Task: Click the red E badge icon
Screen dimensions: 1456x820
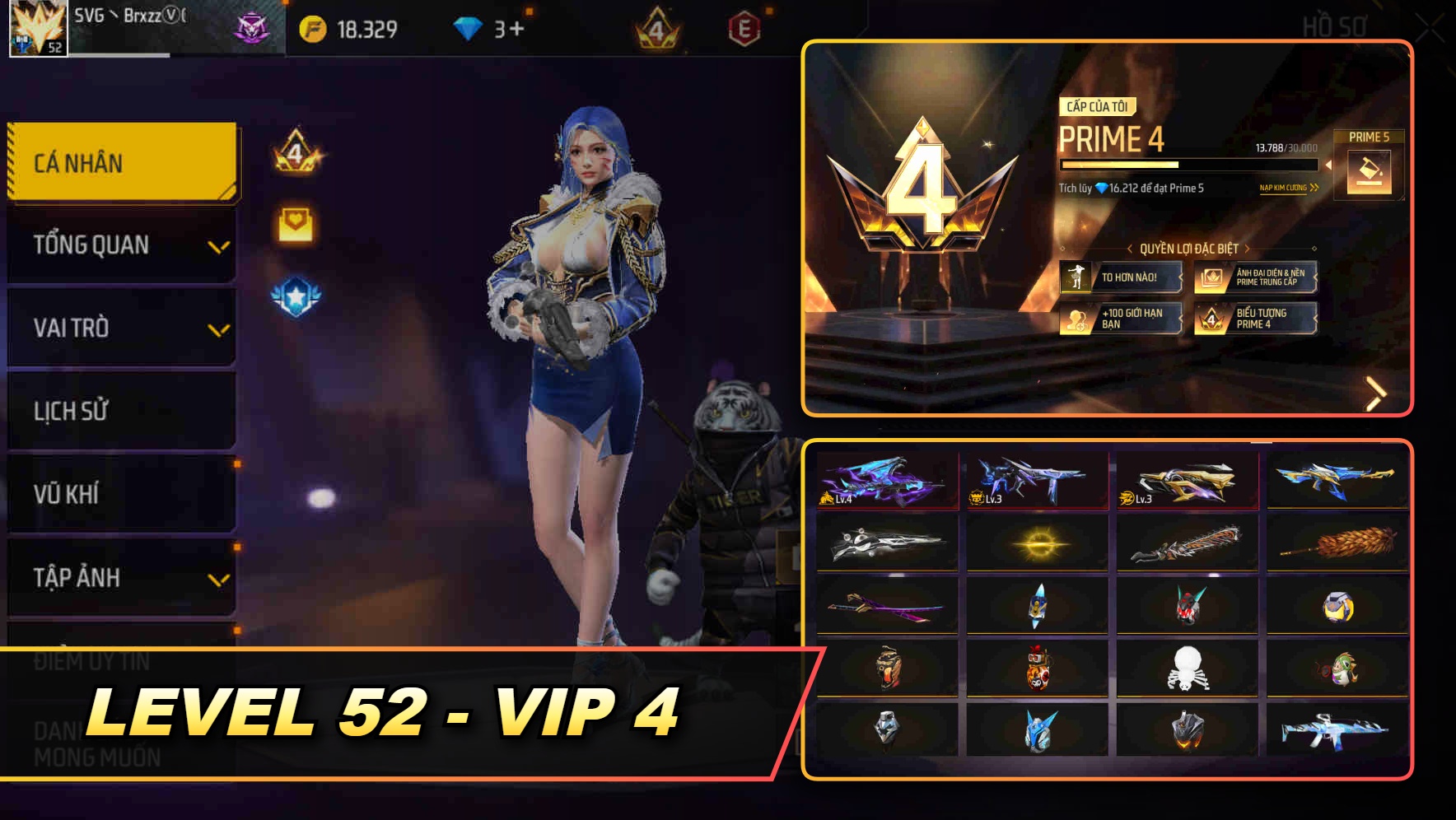Action: [x=744, y=27]
